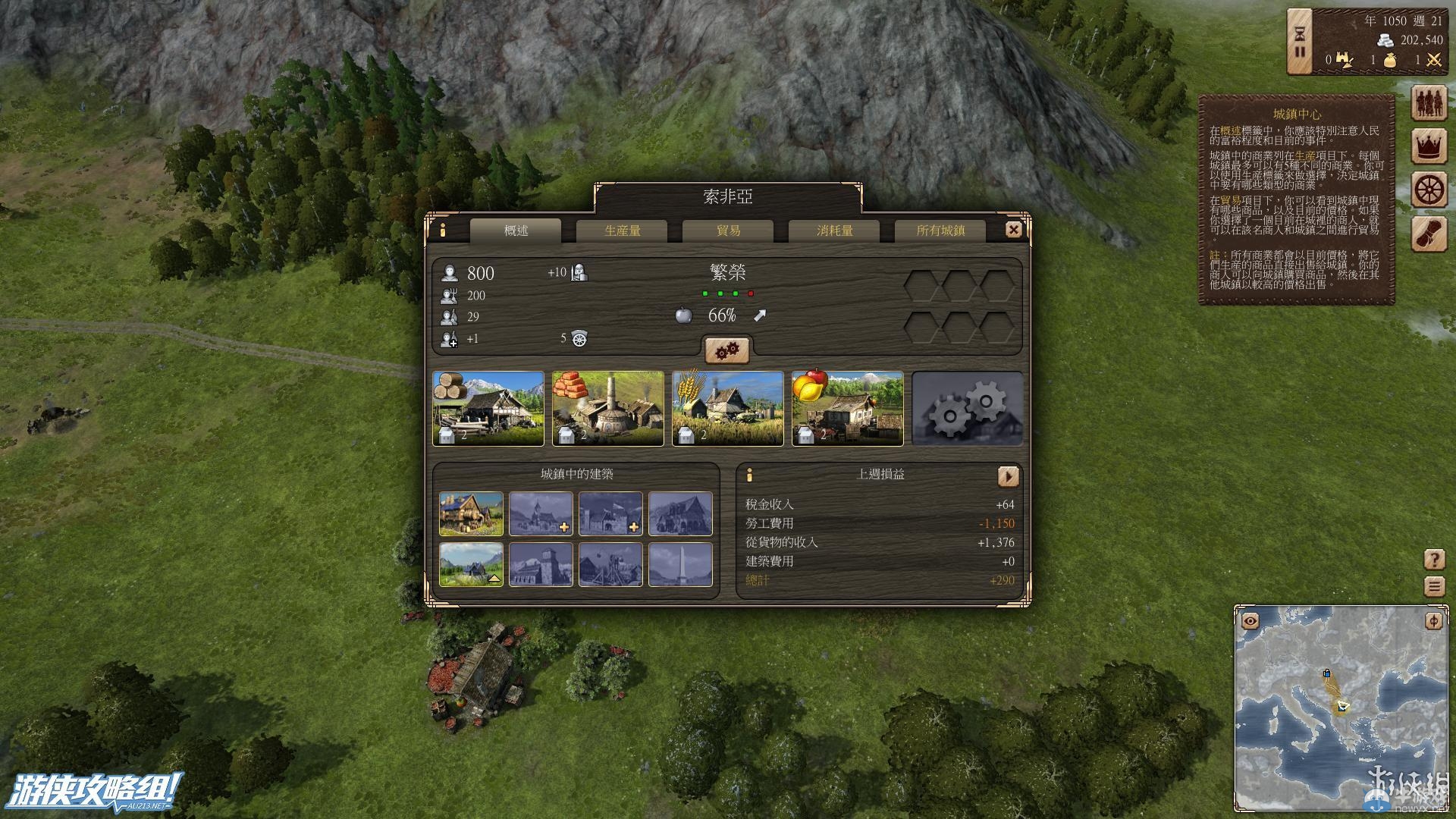This screenshot has height=819, width=1456.
Task: Show the 消耗量 consumption tab
Action: click(834, 231)
